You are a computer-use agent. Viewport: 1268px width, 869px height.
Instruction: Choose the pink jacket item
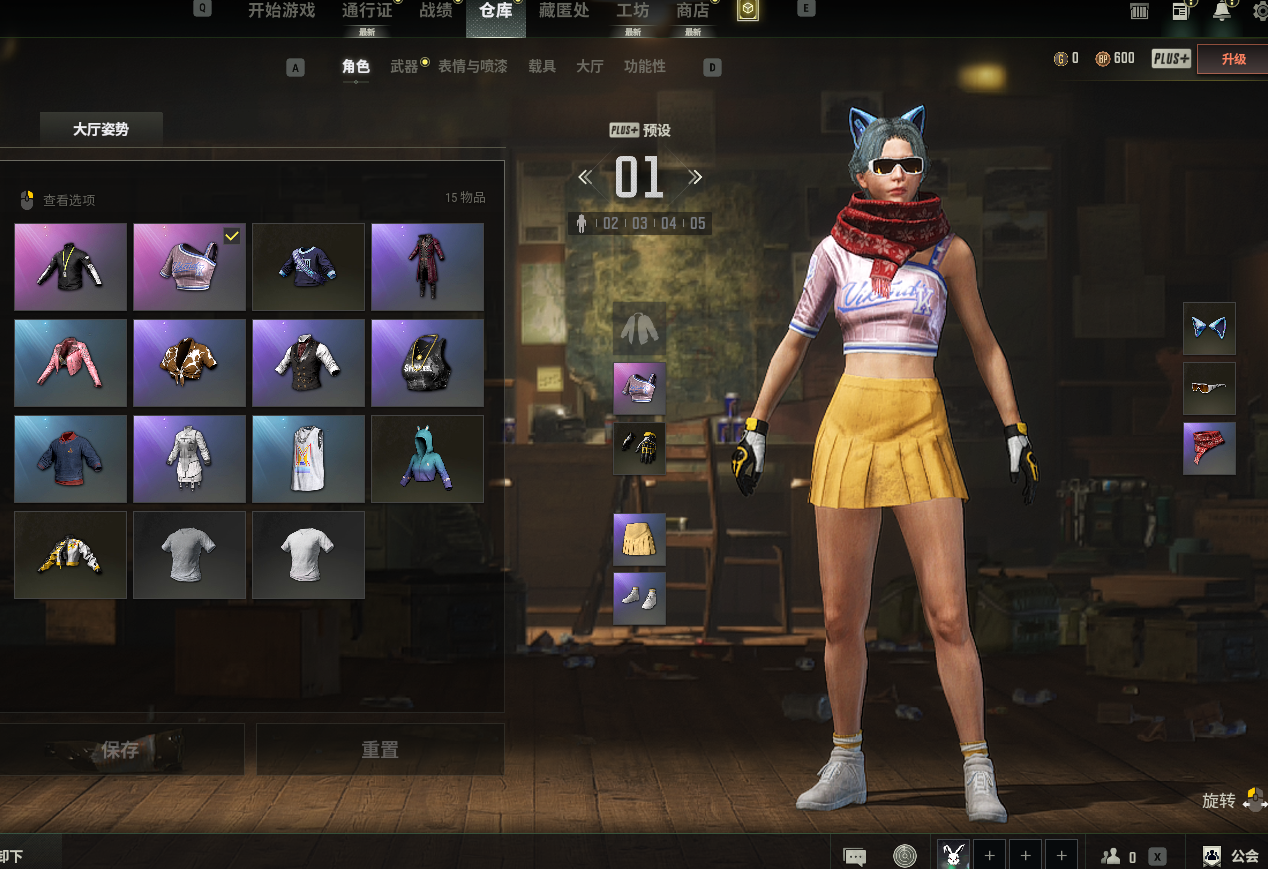pos(70,363)
